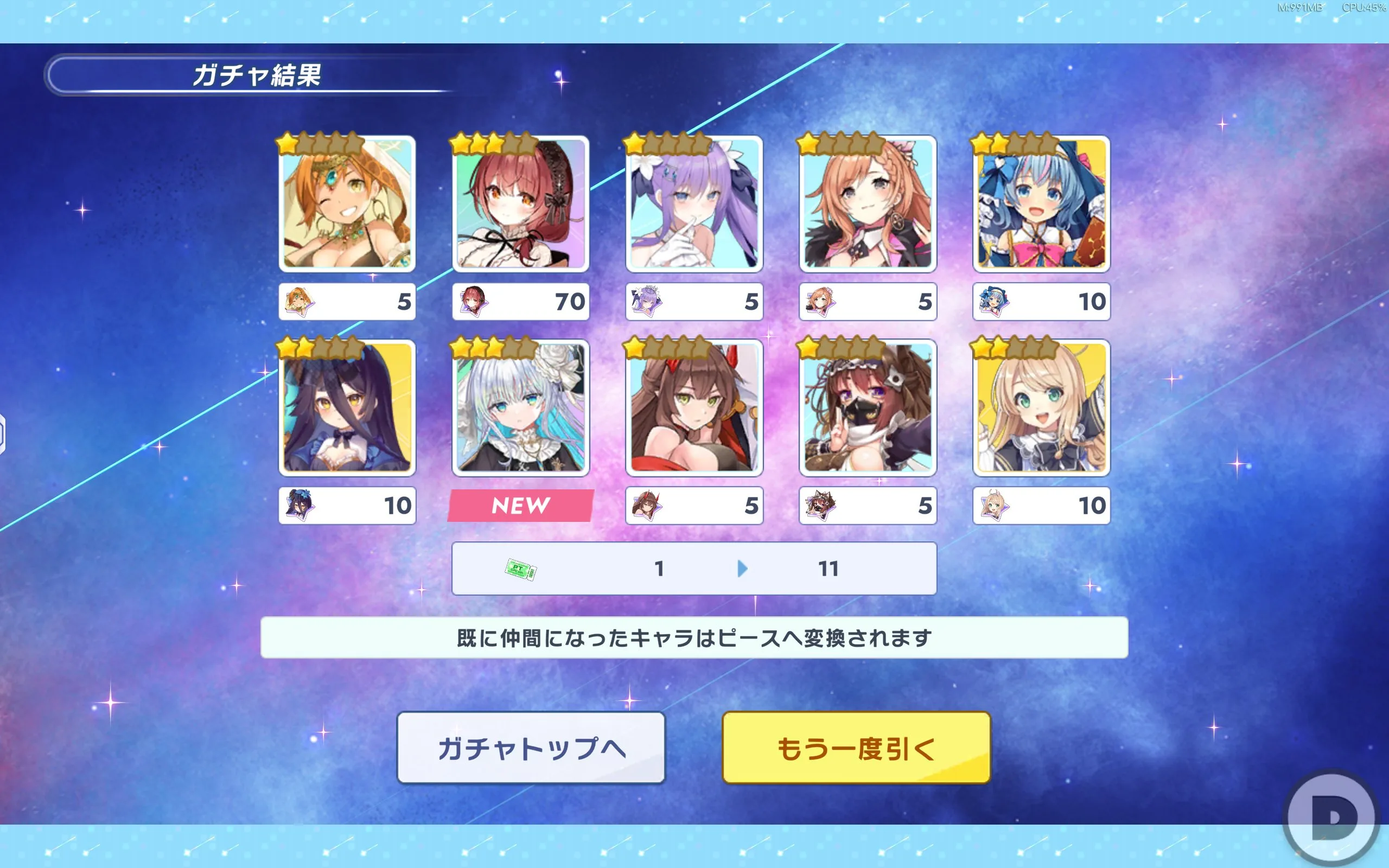This screenshot has width=1389, height=868.
Task: Pick the masked maid character card
Action: (x=868, y=407)
